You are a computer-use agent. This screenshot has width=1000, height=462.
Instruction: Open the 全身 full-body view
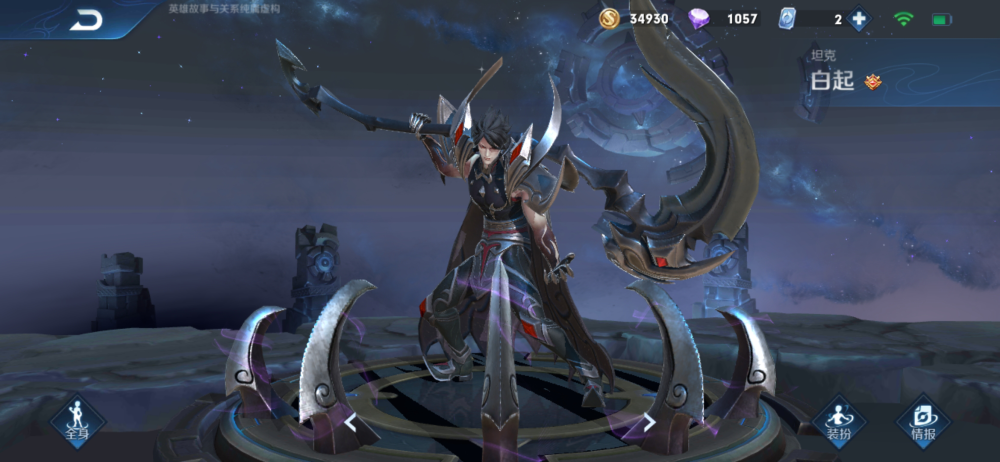[x=77, y=420]
